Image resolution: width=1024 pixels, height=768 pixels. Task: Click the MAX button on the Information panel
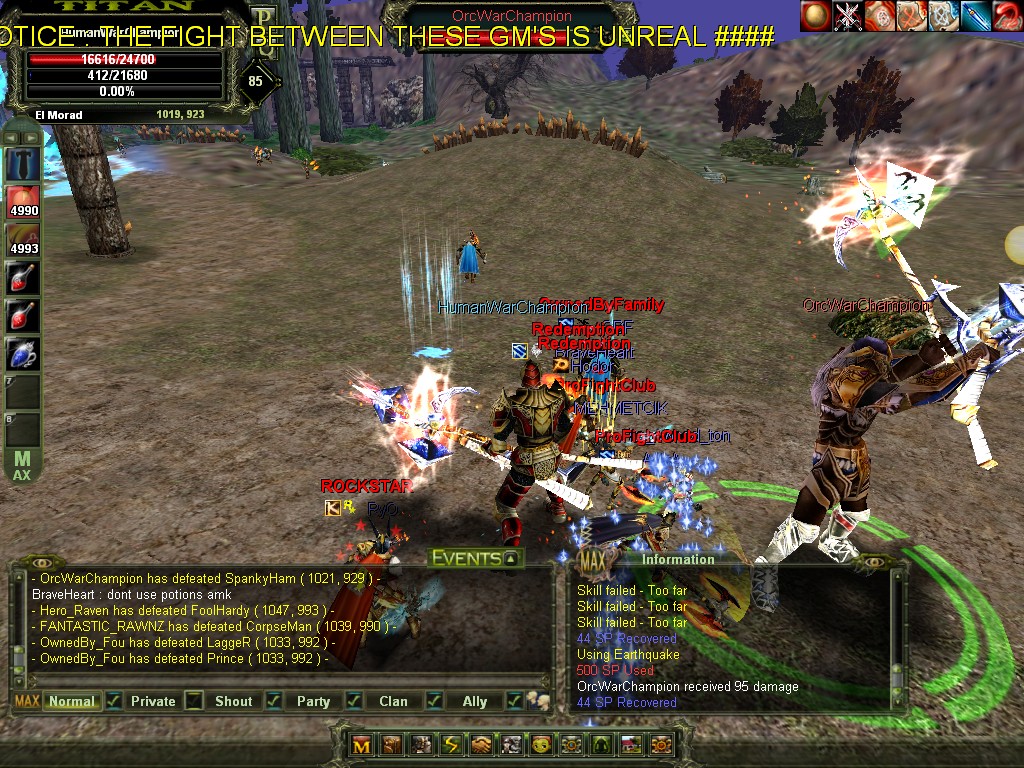click(x=592, y=559)
